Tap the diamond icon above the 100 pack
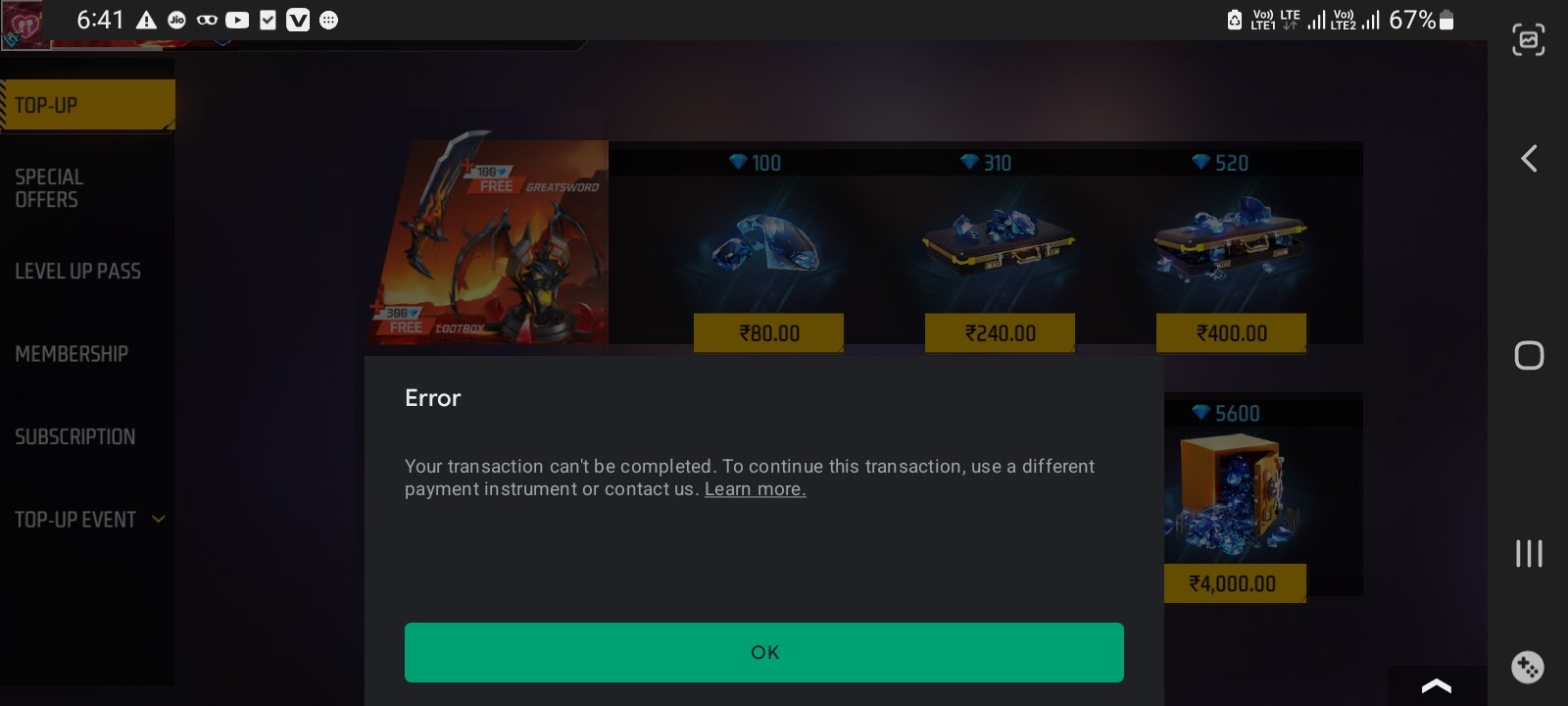The width and height of the screenshot is (1568, 706). (x=740, y=163)
